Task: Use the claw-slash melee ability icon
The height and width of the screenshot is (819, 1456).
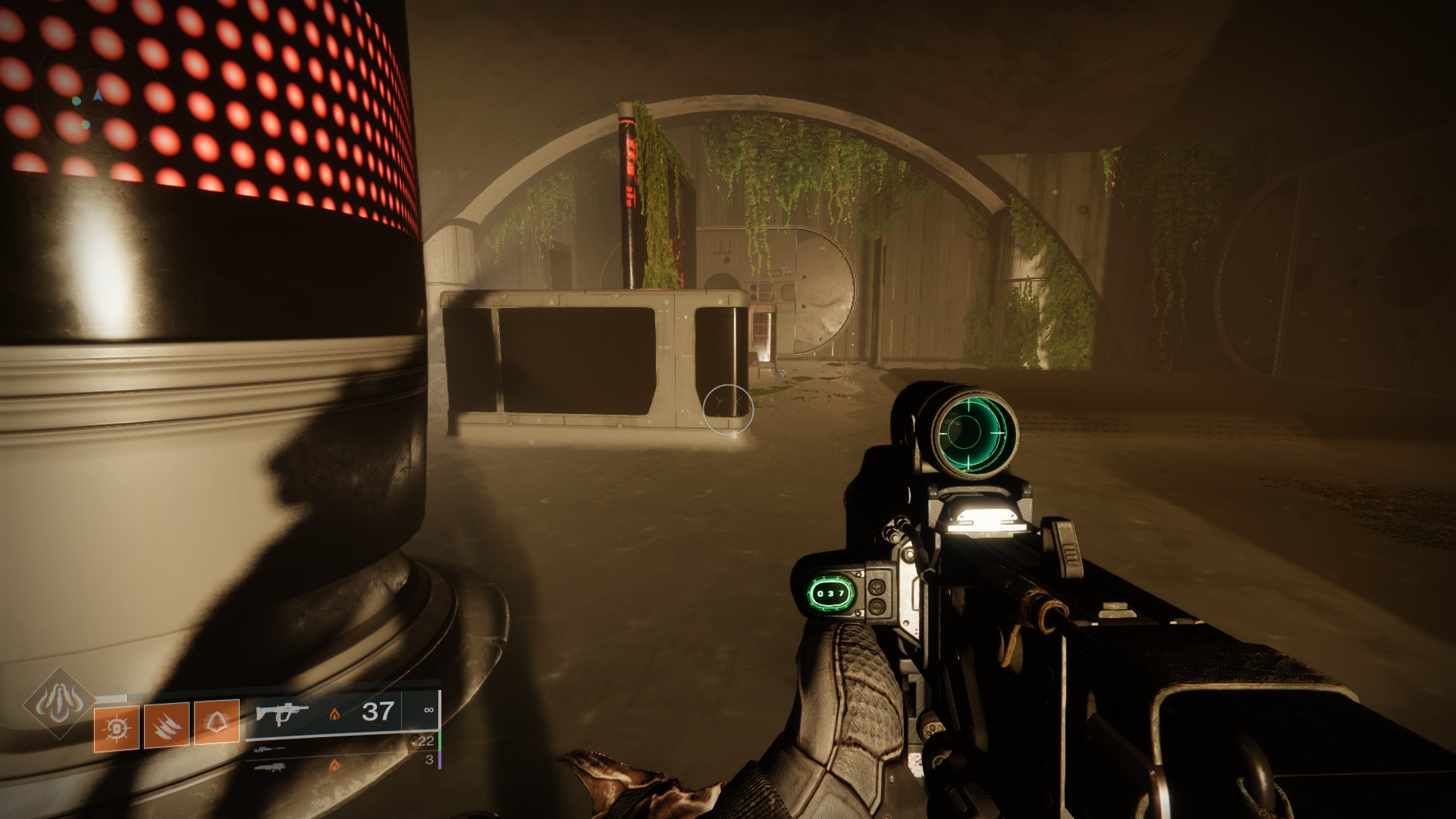Action: click(x=166, y=726)
